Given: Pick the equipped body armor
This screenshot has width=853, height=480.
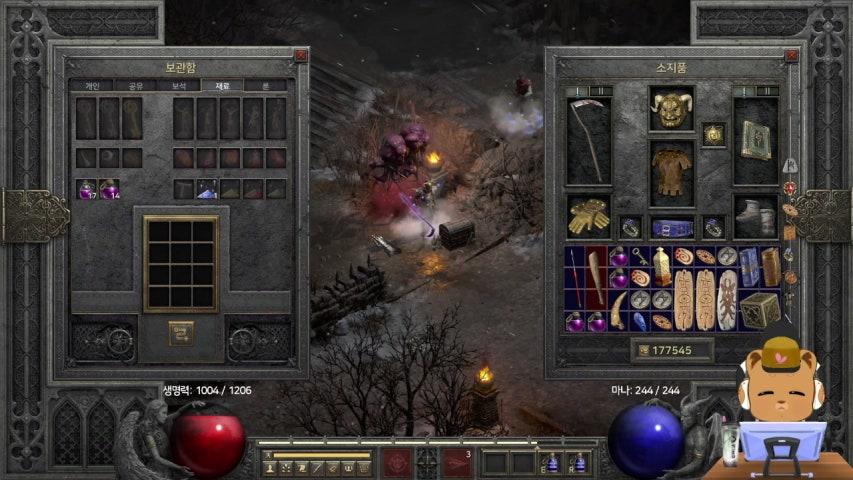Looking at the screenshot, I should (x=671, y=170).
